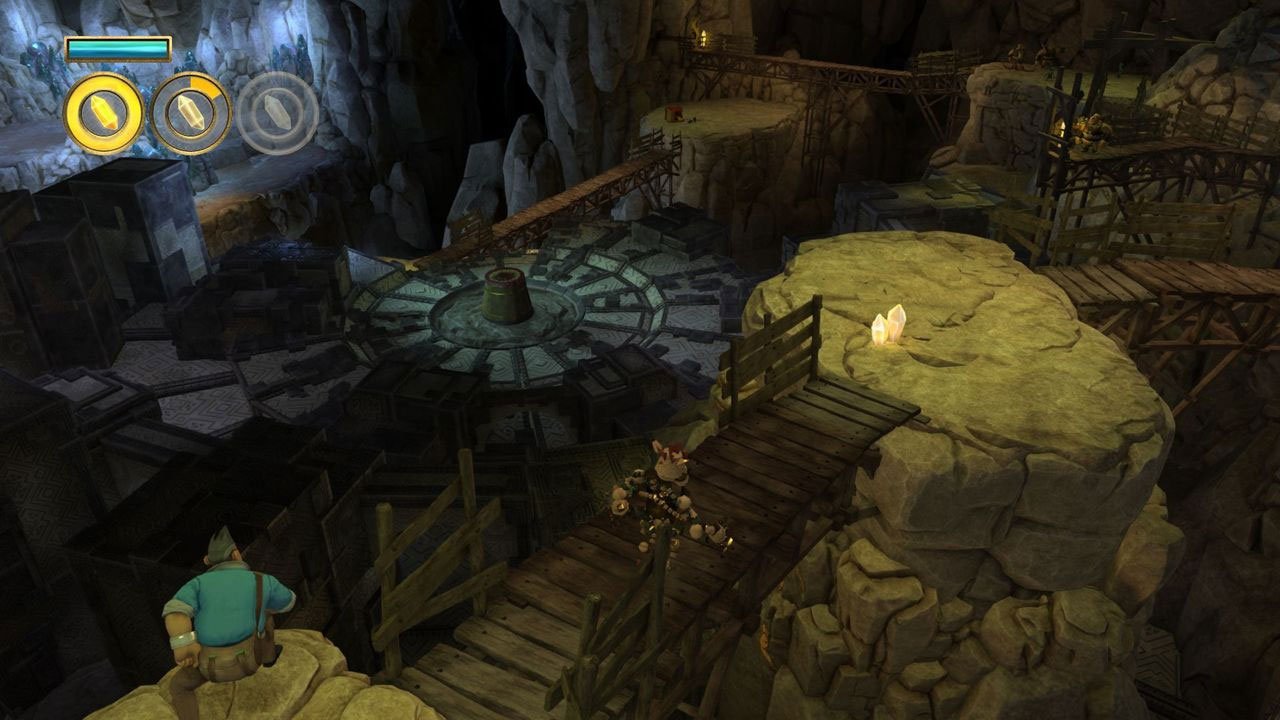
Task: Click the glowing lantern on the upper-right scaffolding
Action: 1061,128
